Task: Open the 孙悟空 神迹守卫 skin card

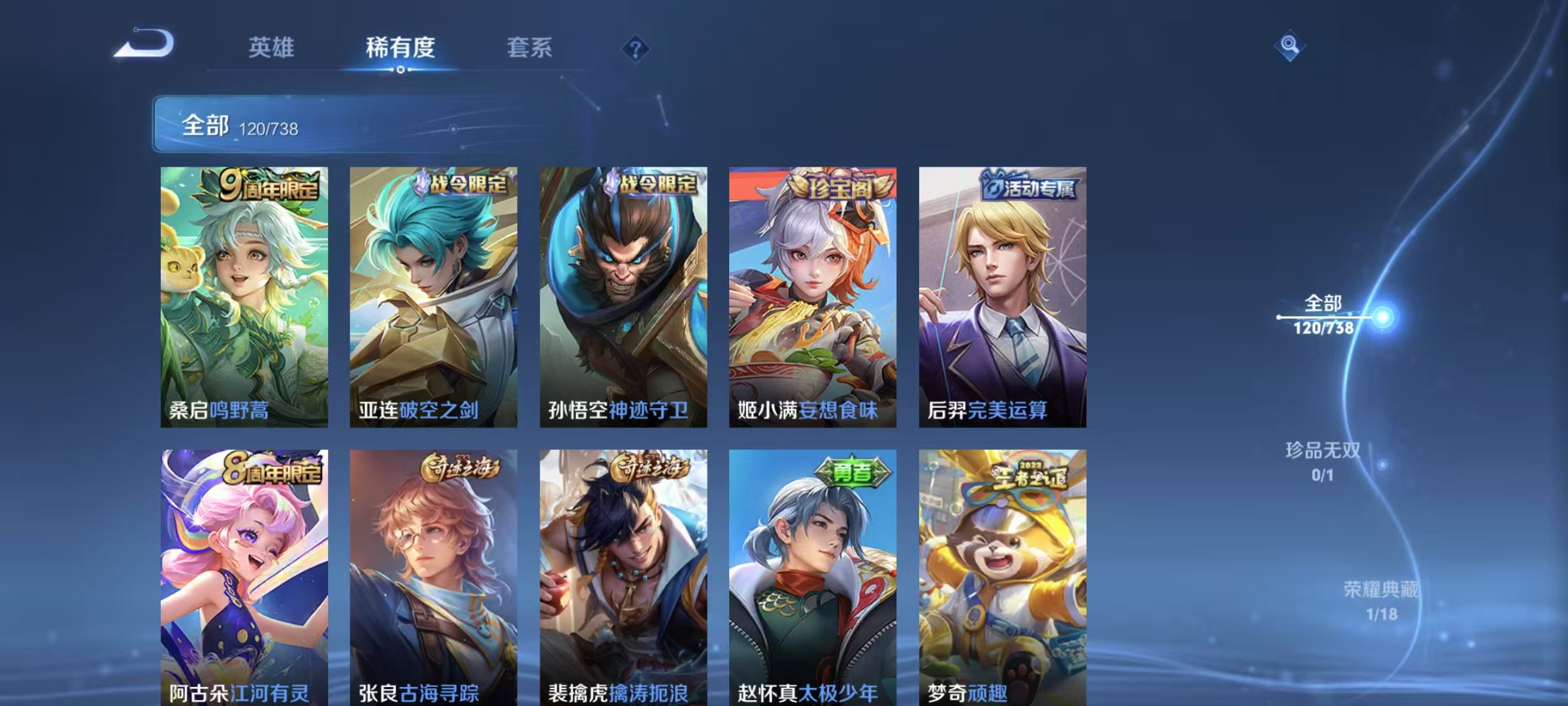Action: pyautogui.click(x=623, y=297)
